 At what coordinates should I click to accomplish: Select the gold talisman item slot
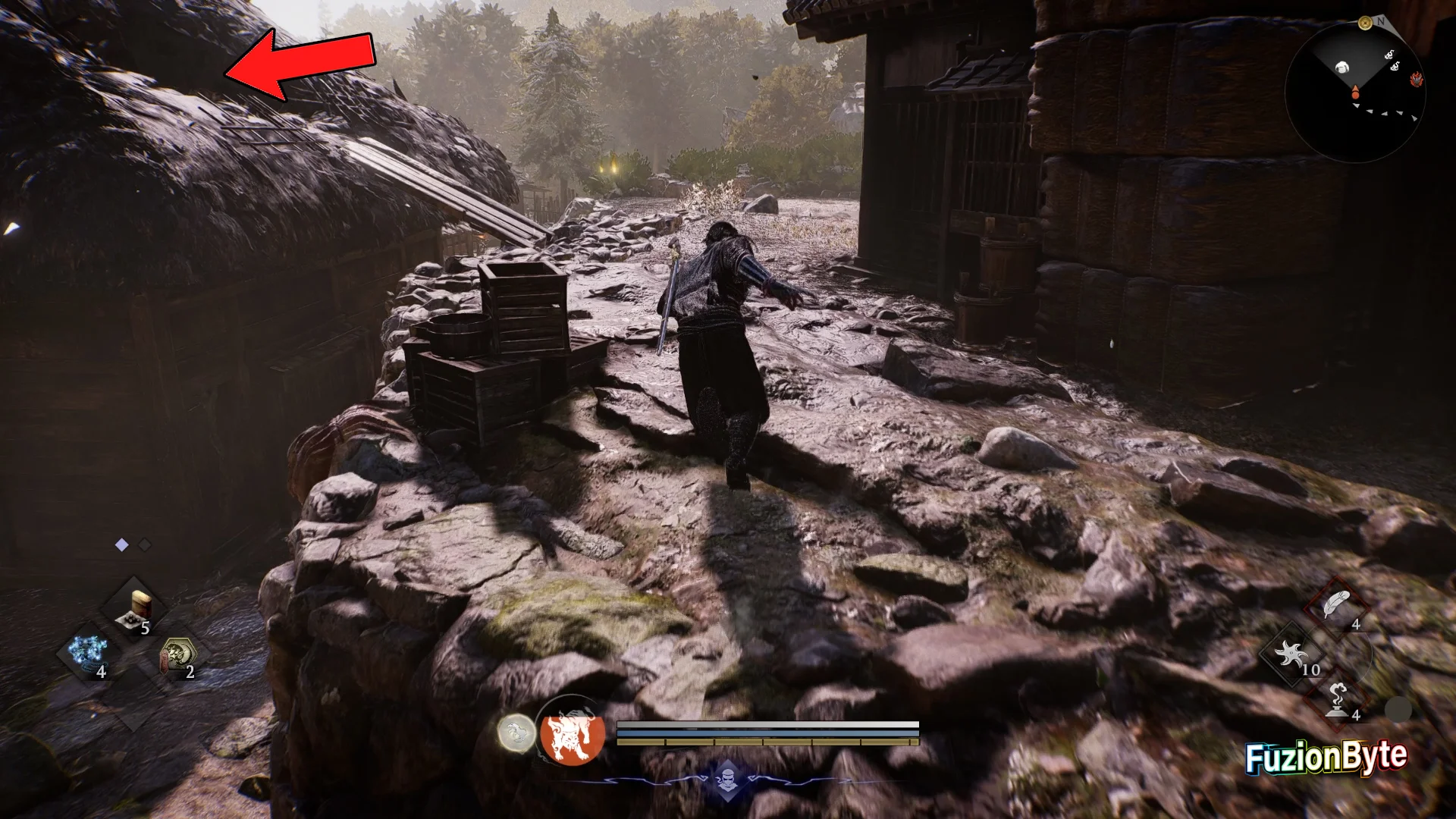pos(178,654)
